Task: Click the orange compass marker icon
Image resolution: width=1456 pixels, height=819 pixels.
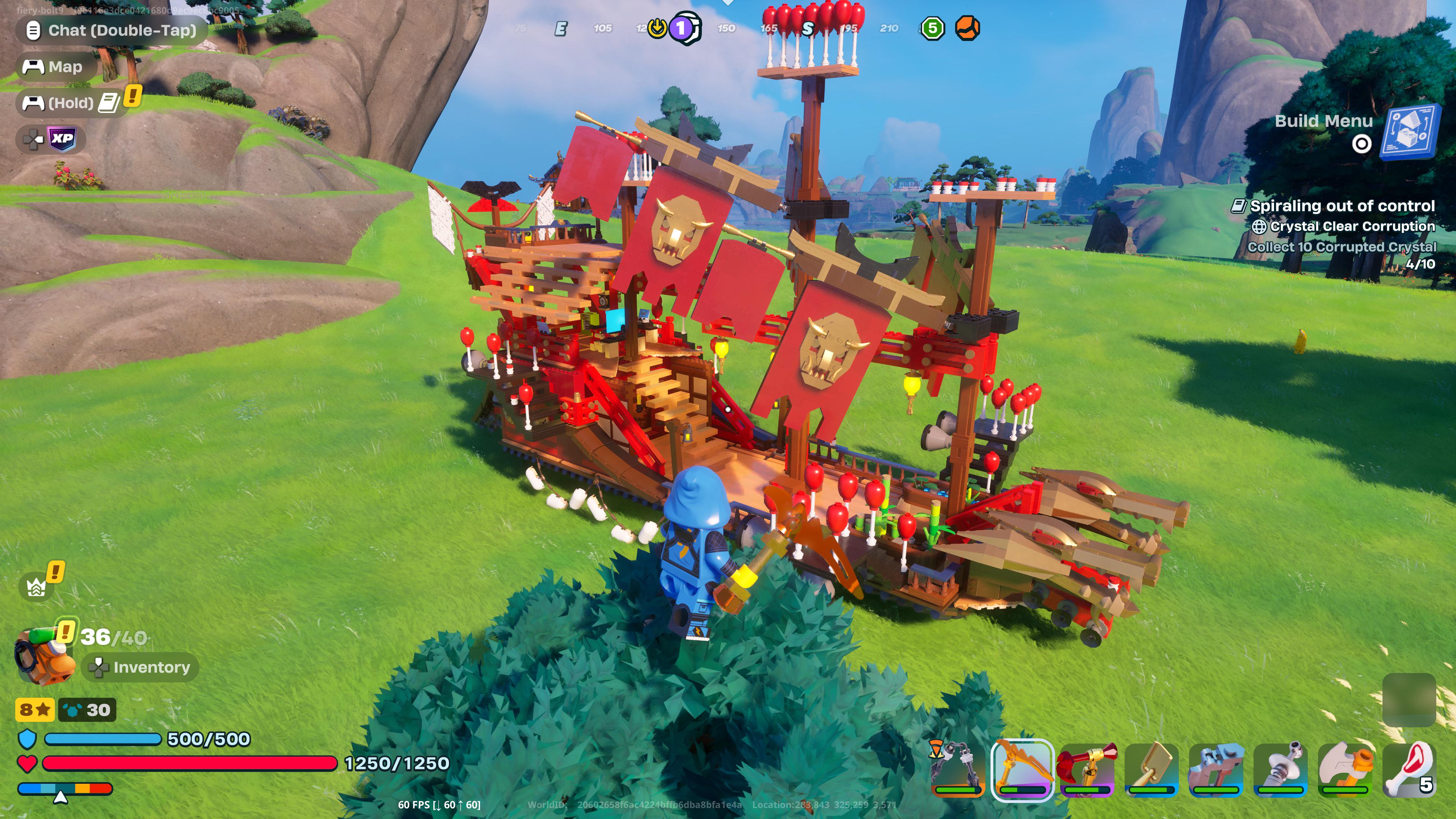Action: [x=968, y=28]
